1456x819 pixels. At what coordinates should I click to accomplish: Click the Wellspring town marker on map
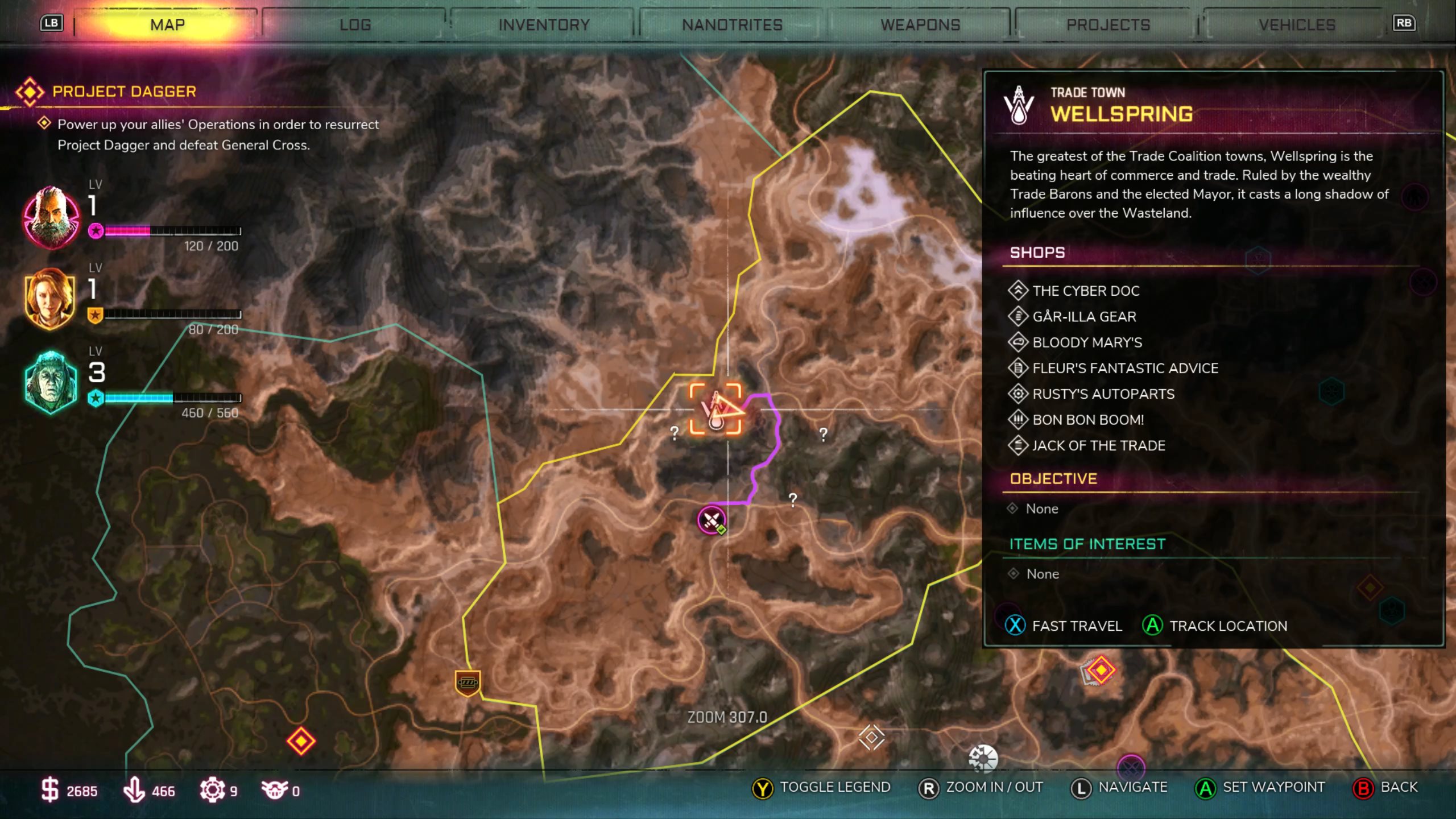click(715, 409)
